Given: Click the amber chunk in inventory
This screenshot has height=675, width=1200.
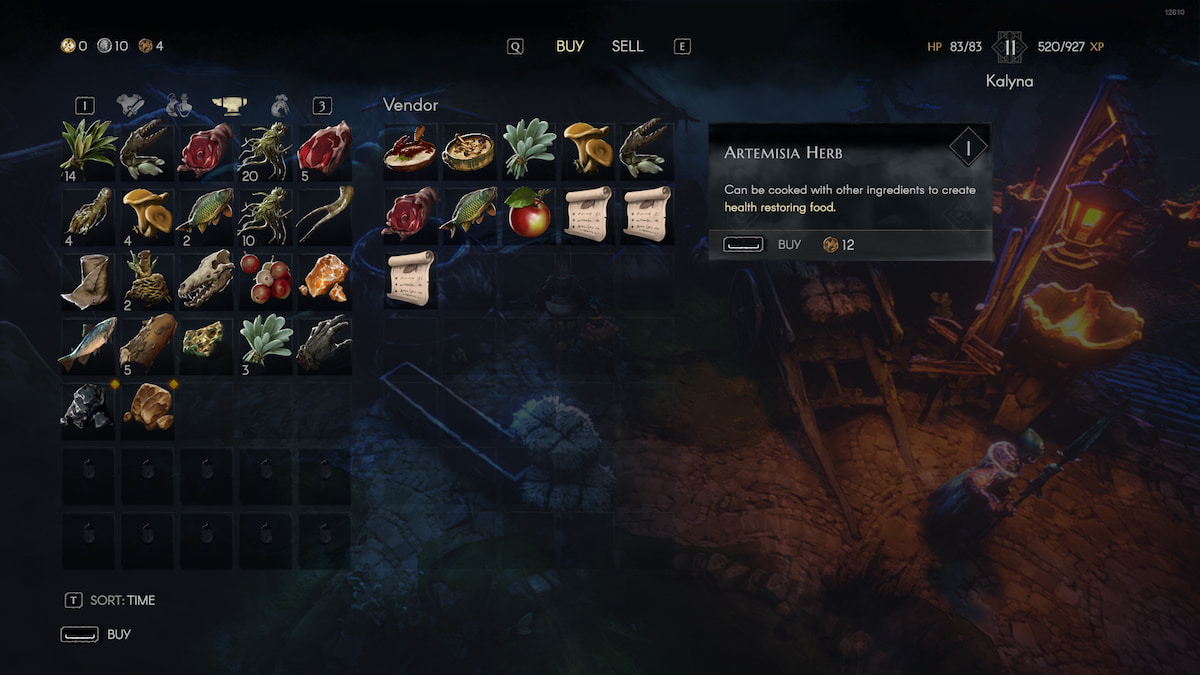Looking at the screenshot, I should [324, 278].
